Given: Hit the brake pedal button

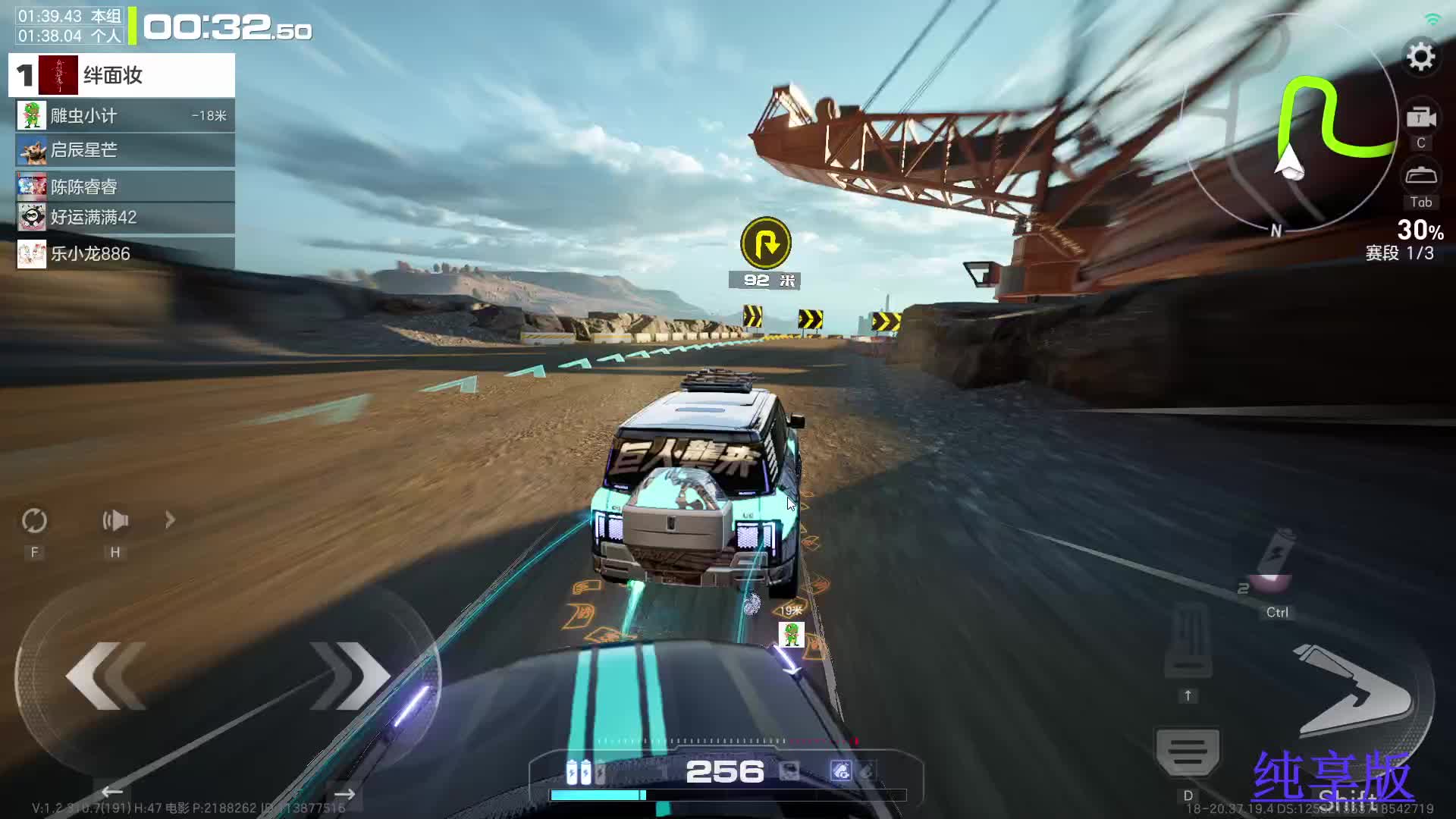Looking at the screenshot, I should 1188,752.
